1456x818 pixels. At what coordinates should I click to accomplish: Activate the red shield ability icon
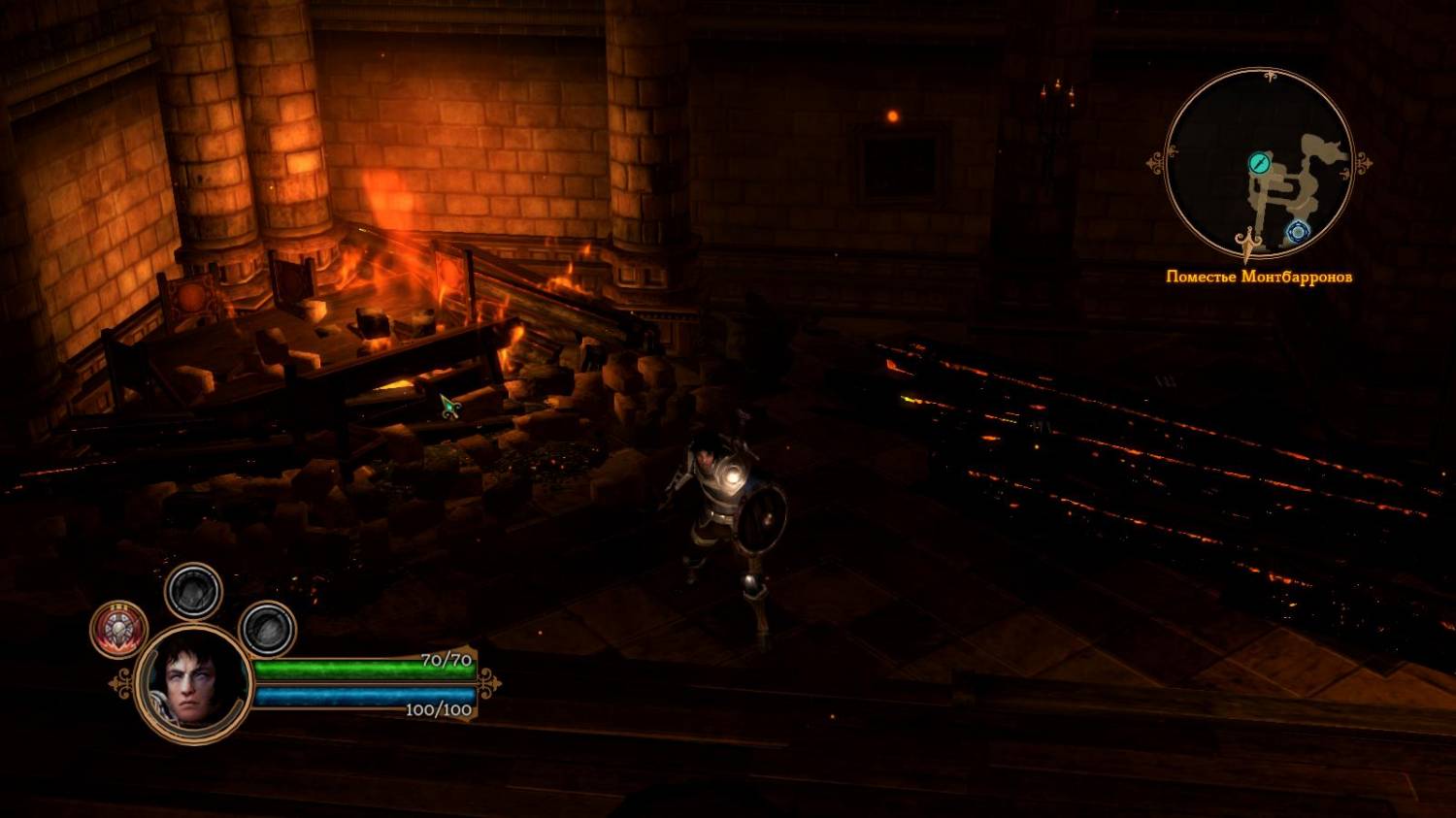click(119, 629)
